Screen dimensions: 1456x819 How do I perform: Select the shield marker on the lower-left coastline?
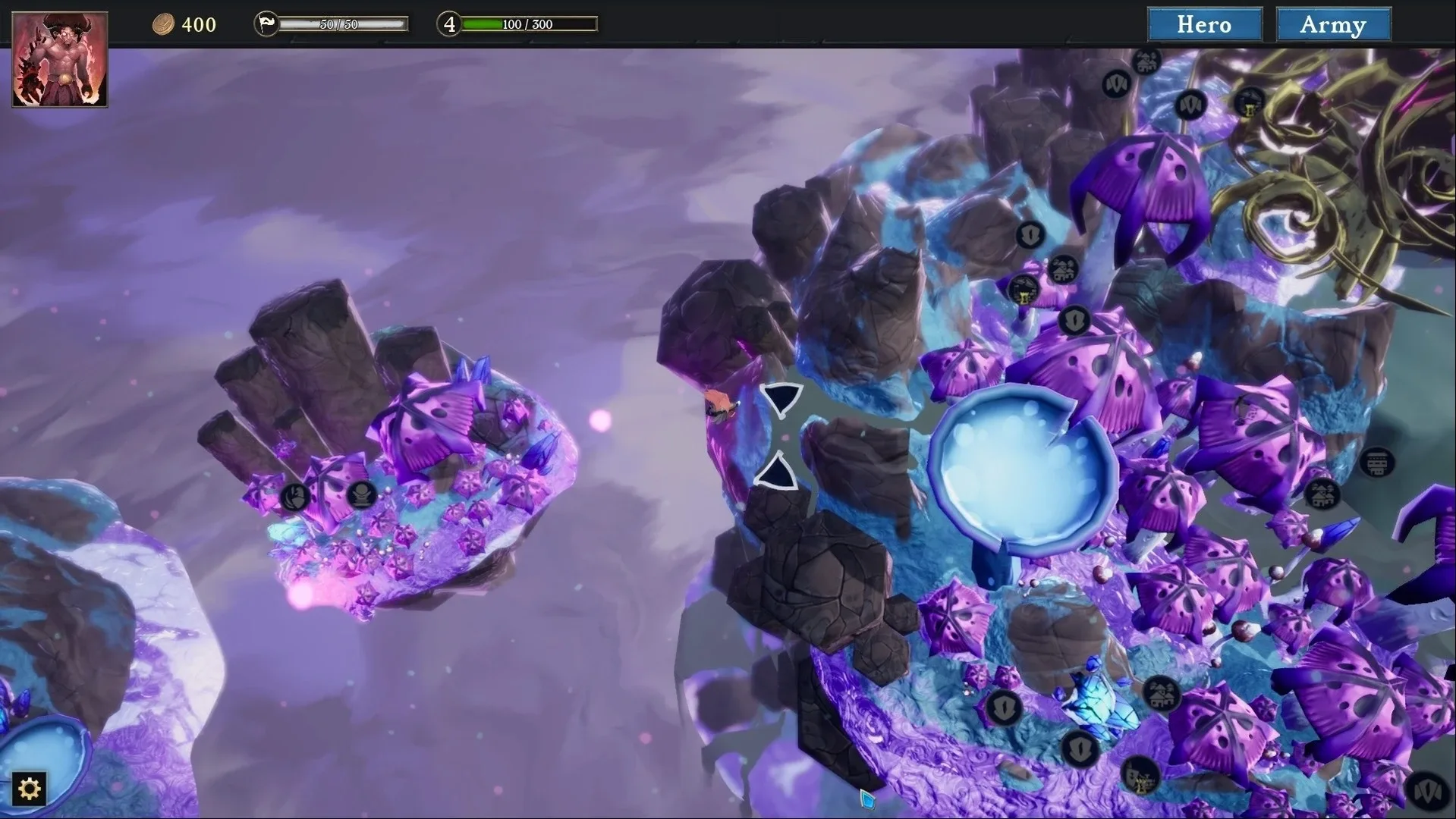click(x=1005, y=708)
